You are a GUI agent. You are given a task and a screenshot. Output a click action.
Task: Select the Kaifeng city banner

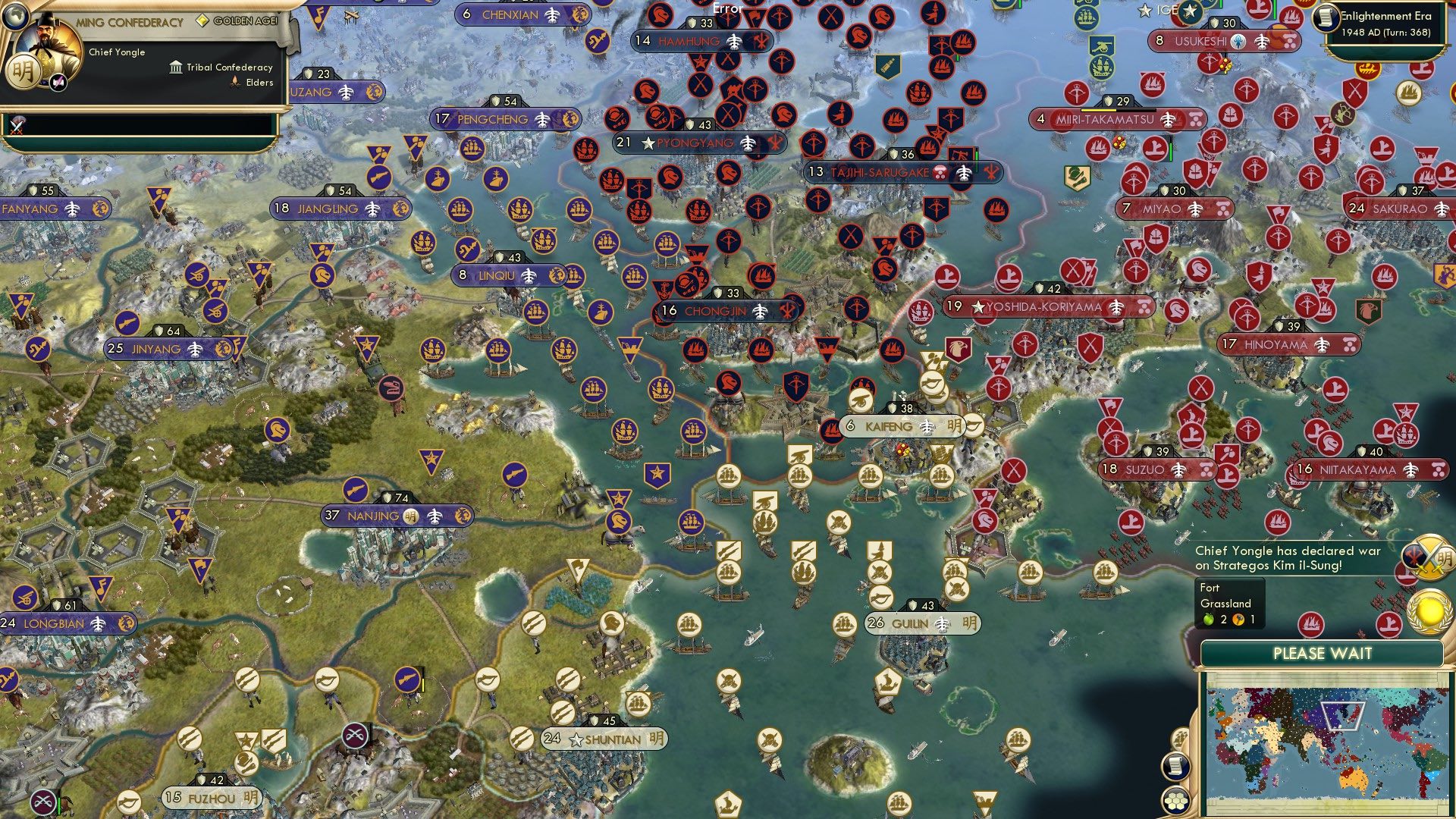pyautogui.click(x=890, y=427)
